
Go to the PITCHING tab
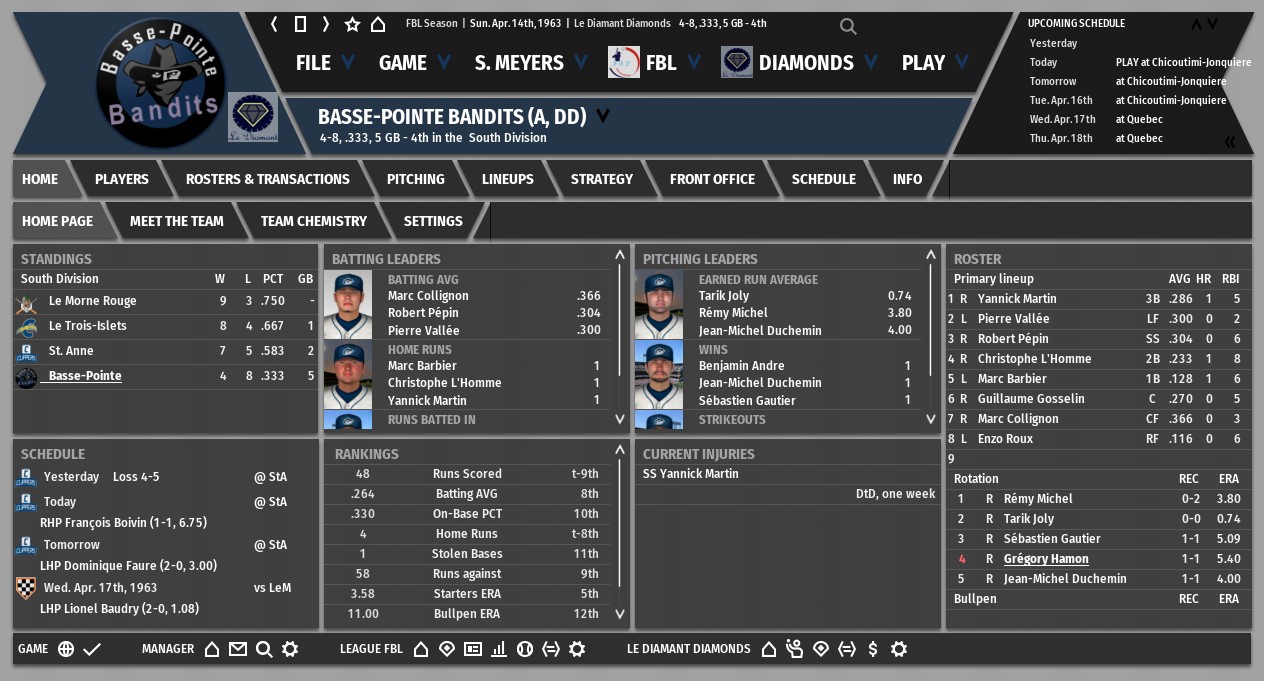(x=415, y=179)
